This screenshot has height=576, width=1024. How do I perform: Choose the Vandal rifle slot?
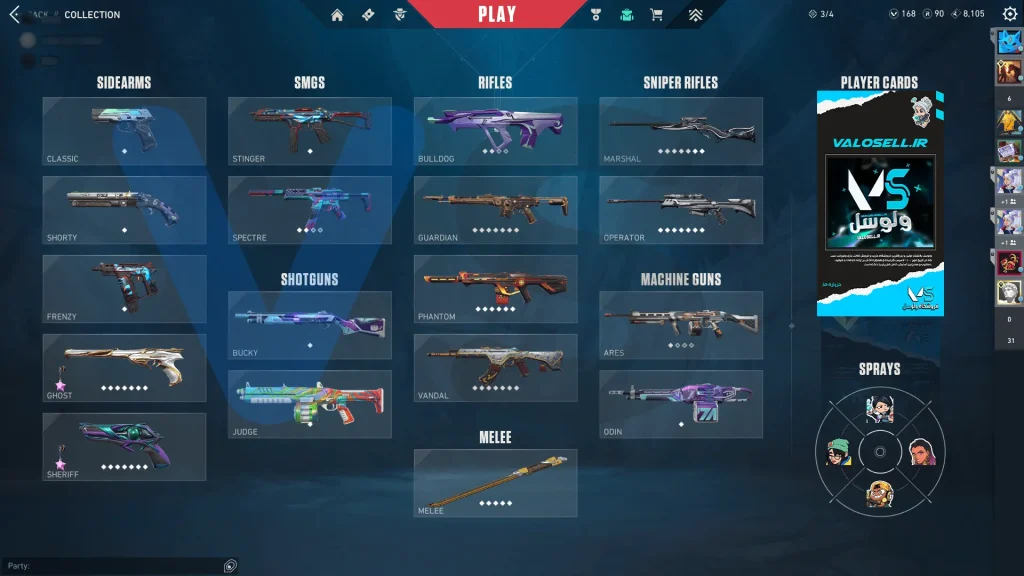[x=495, y=368]
